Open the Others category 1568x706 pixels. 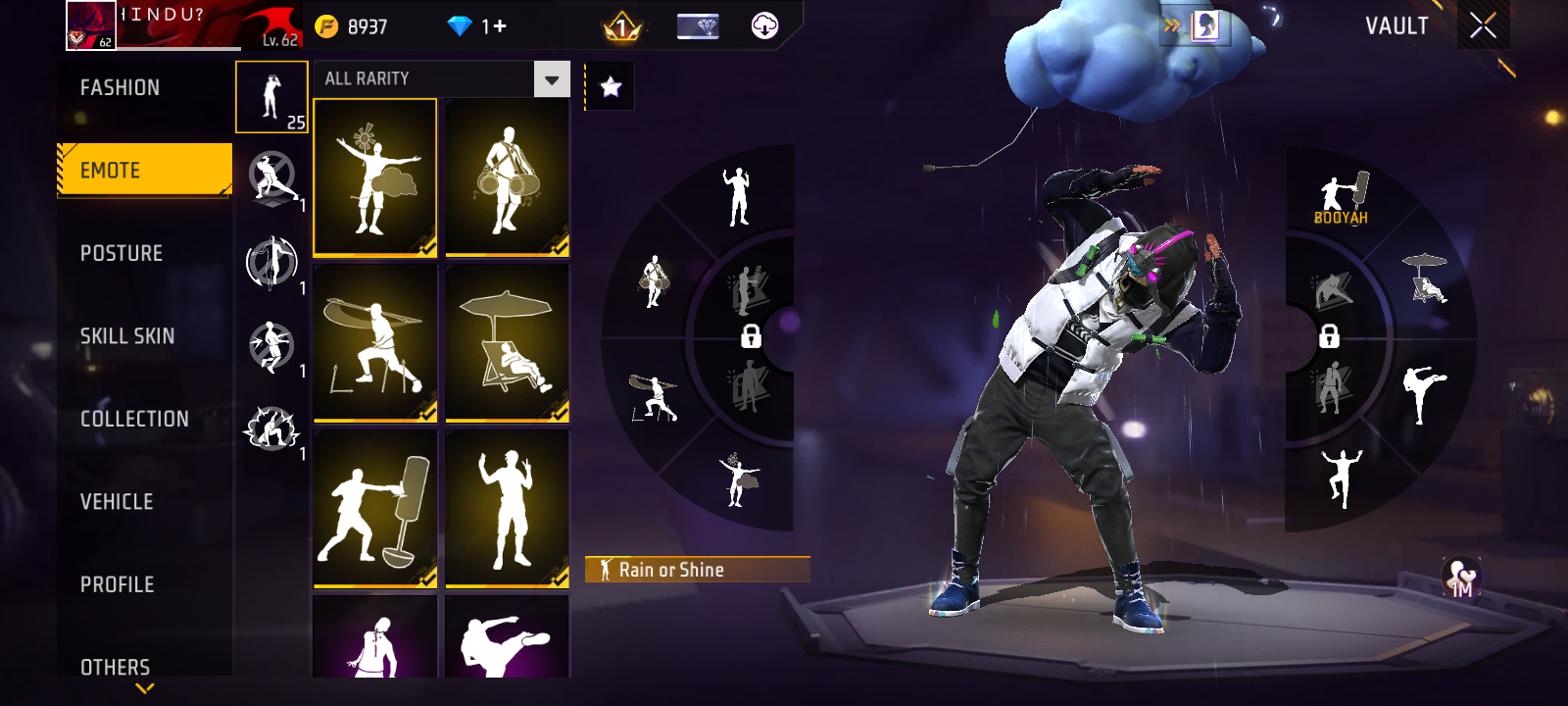click(x=116, y=667)
